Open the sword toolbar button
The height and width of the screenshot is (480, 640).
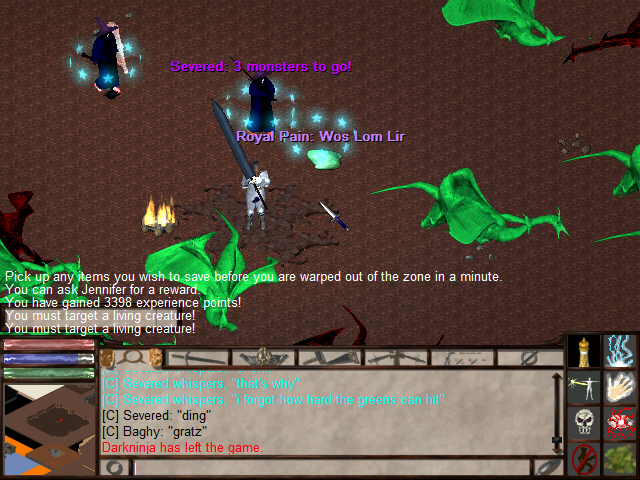point(197,357)
